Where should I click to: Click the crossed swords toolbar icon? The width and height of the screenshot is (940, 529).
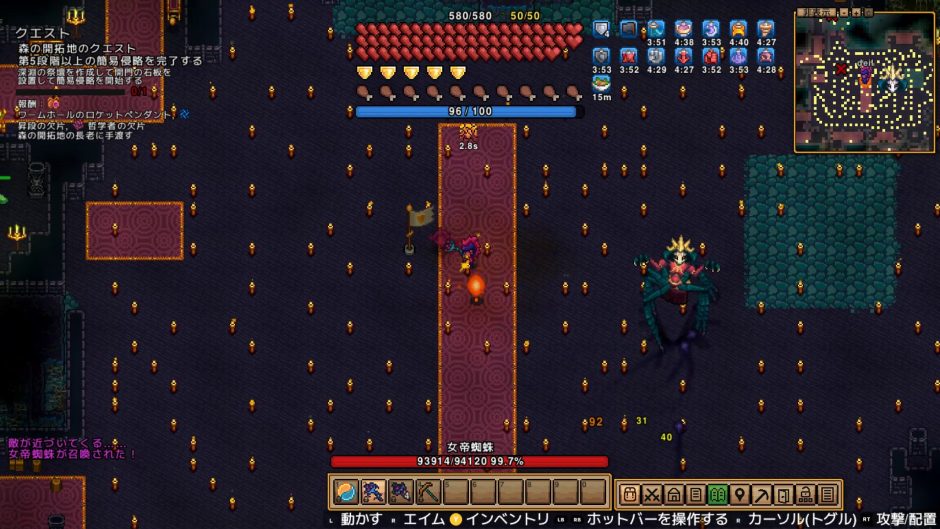click(x=652, y=494)
